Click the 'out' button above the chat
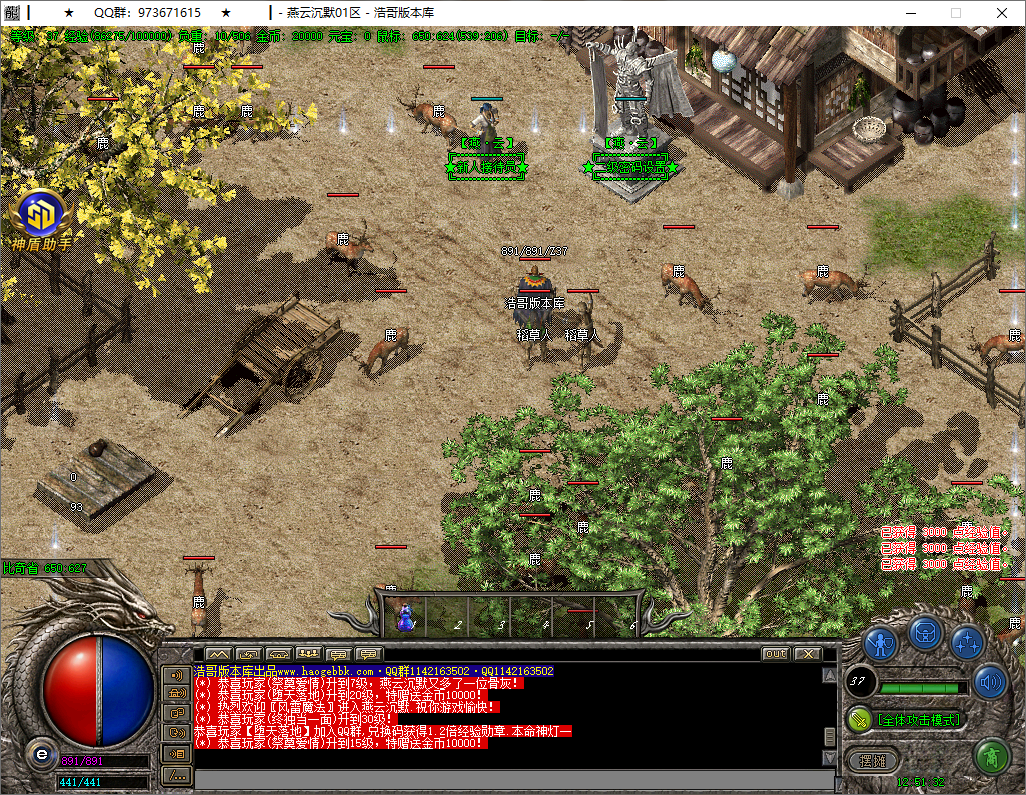This screenshot has width=1026, height=795. coord(775,654)
